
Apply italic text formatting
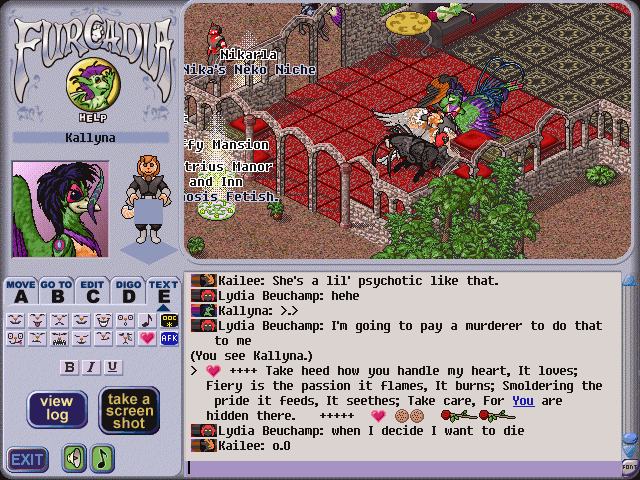tap(91, 367)
